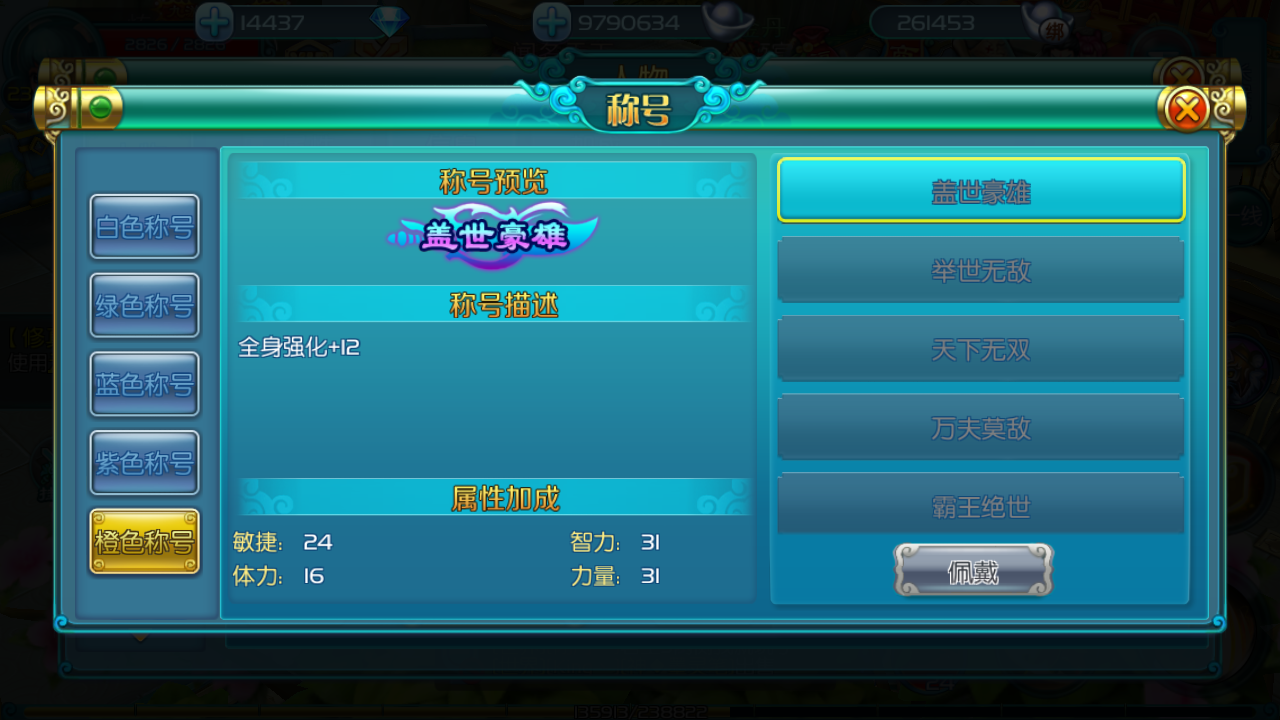Click the 霸王绝世 title row

pyautogui.click(x=981, y=505)
